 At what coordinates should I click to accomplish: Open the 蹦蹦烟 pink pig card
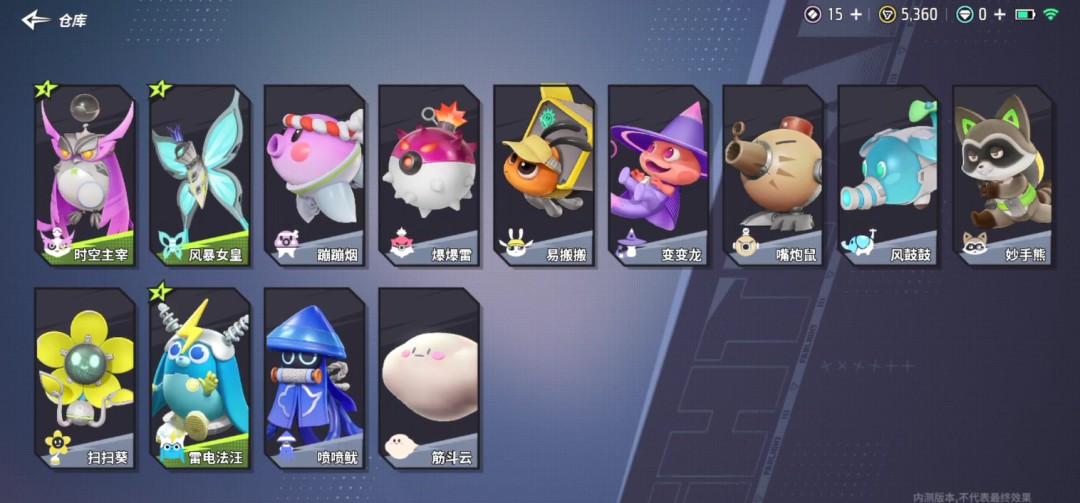click(x=314, y=175)
